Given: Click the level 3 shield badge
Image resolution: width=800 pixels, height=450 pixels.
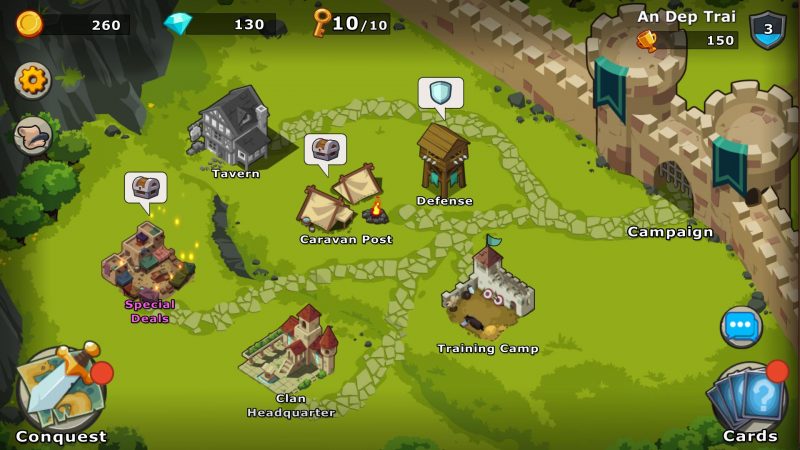Looking at the screenshot, I should (768, 29).
